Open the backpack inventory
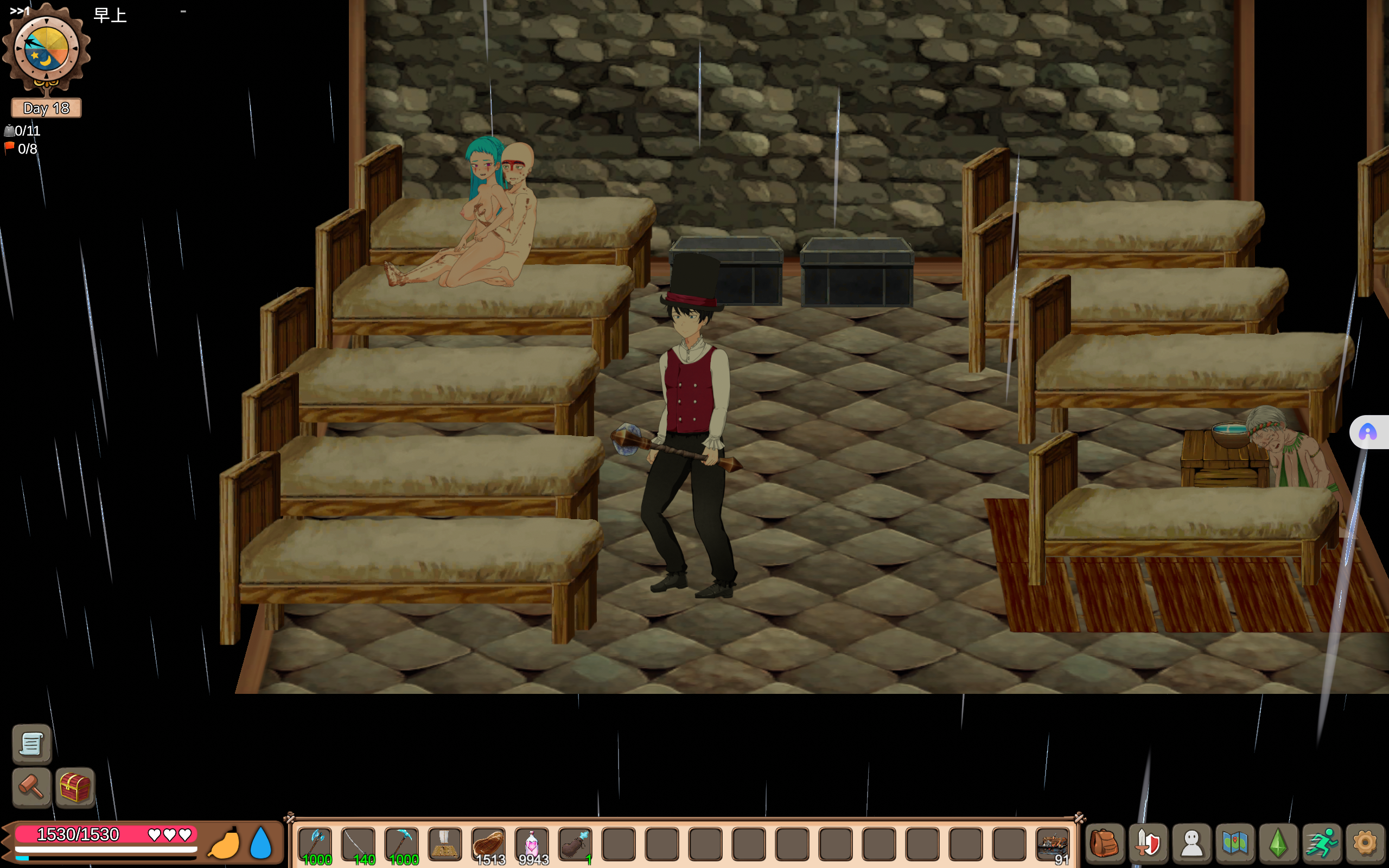 point(1104,844)
